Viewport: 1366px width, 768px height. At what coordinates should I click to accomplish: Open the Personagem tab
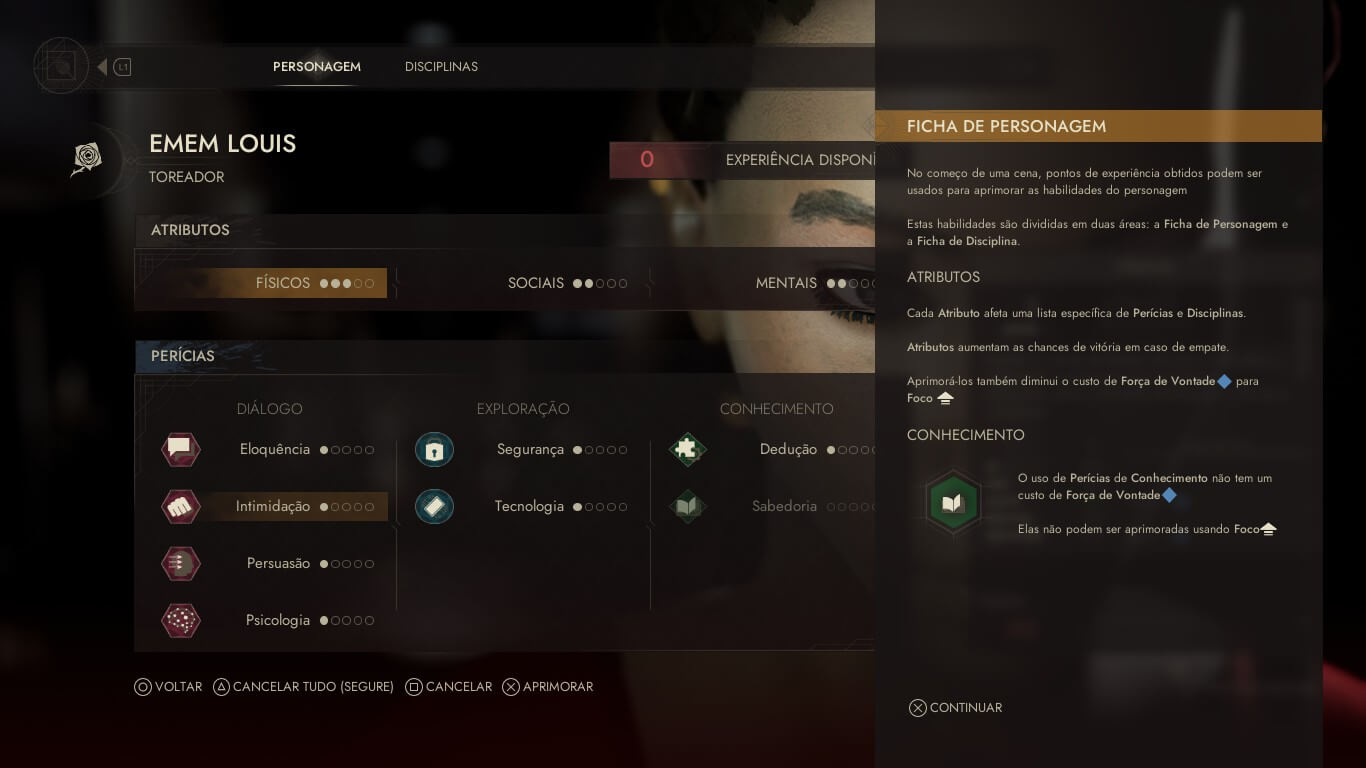coord(316,67)
